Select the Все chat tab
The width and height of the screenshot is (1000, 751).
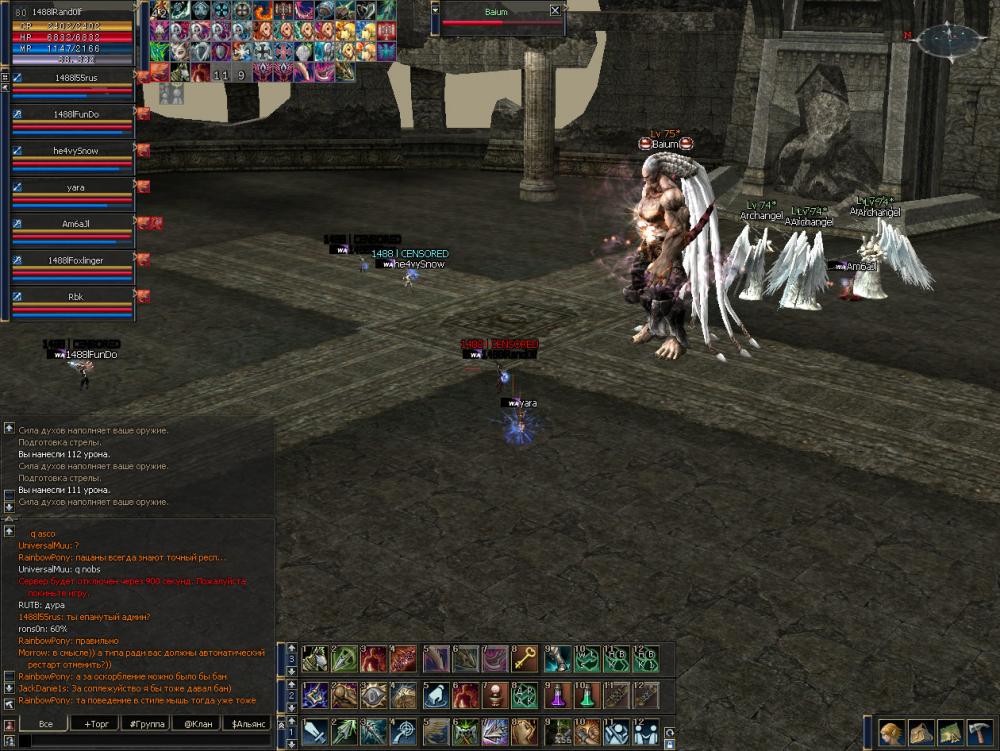(x=46, y=723)
